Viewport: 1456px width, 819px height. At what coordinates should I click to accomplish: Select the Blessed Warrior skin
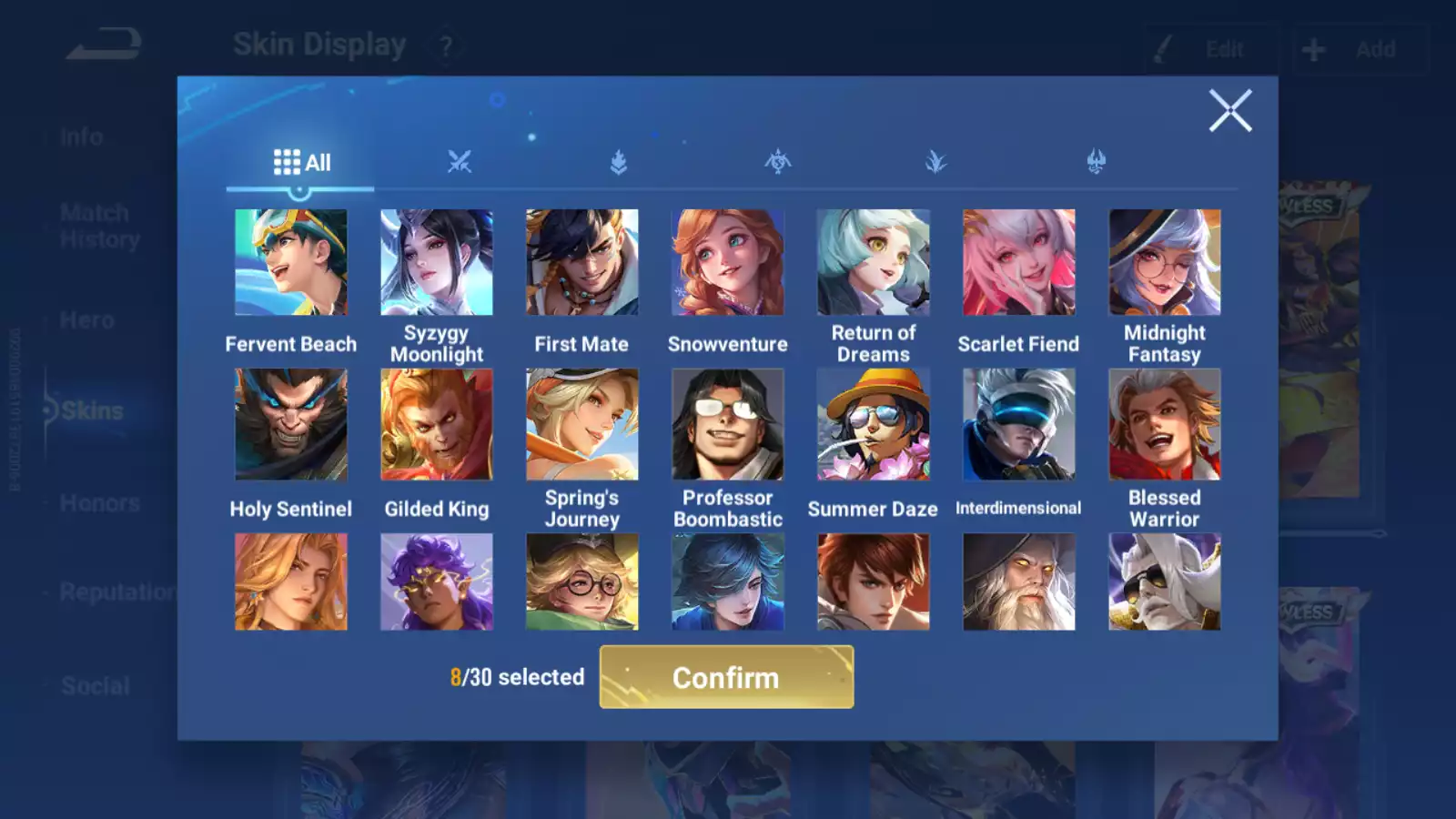1165,424
